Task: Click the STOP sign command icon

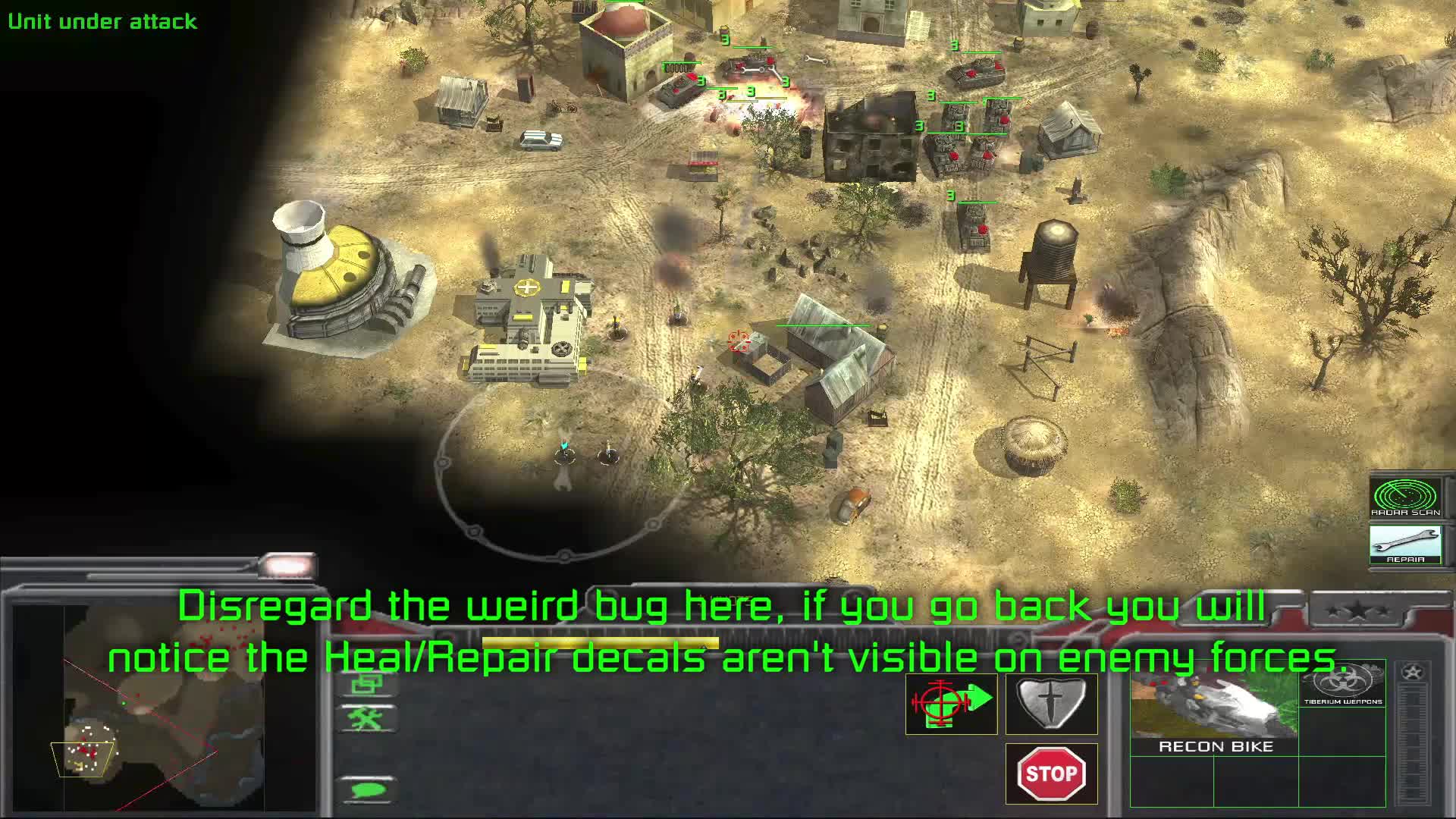Action: pos(1052,774)
